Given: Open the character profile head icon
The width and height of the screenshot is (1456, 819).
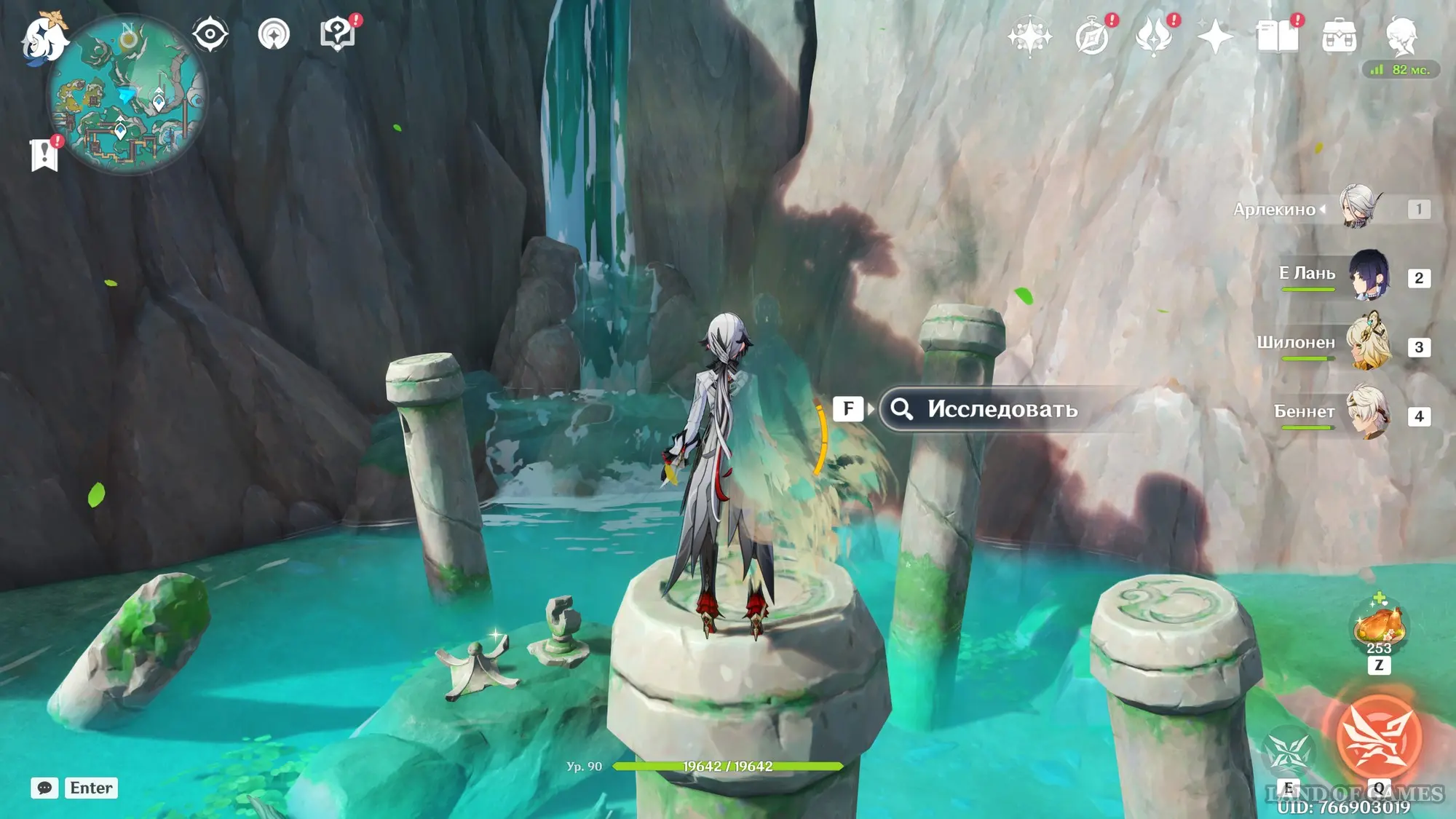Looking at the screenshot, I should tap(1401, 35).
